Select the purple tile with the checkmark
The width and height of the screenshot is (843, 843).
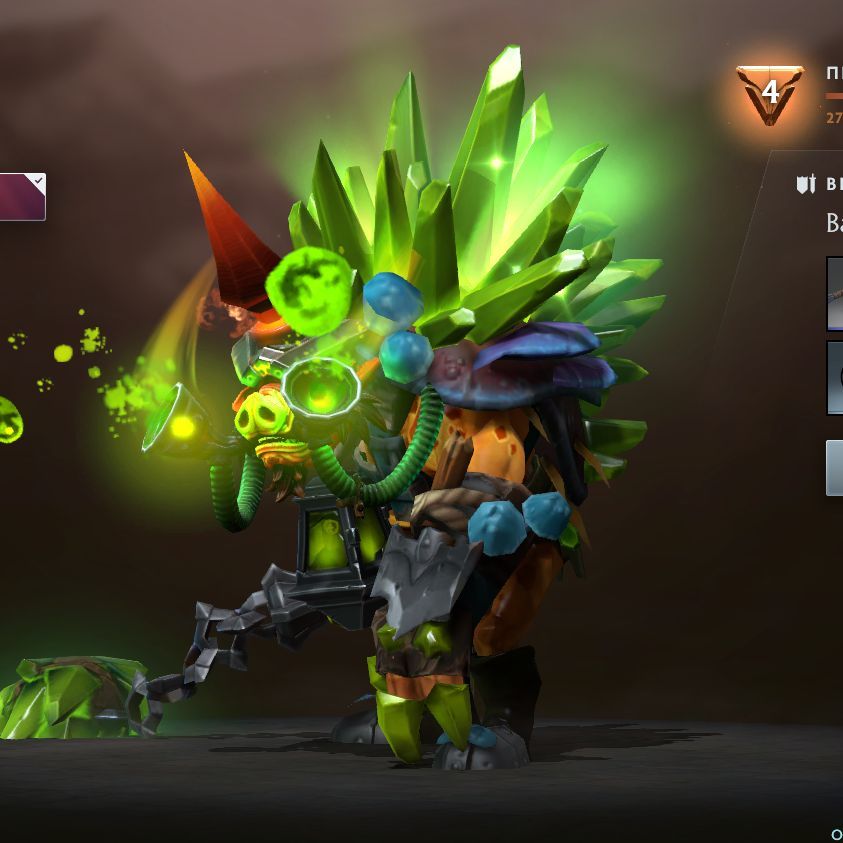(22, 196)
